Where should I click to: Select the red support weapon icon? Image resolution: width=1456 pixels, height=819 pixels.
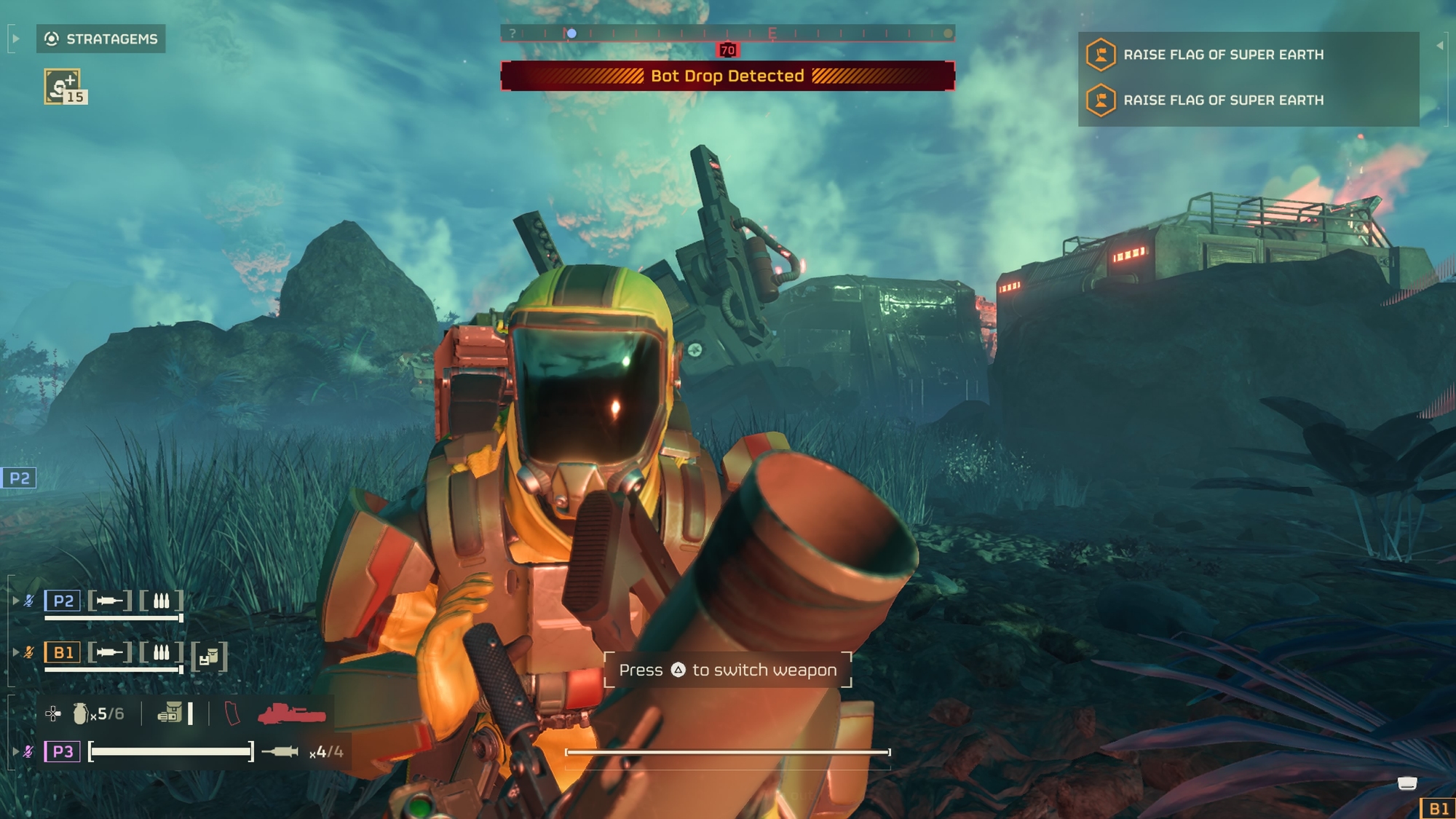click(291, 714)
